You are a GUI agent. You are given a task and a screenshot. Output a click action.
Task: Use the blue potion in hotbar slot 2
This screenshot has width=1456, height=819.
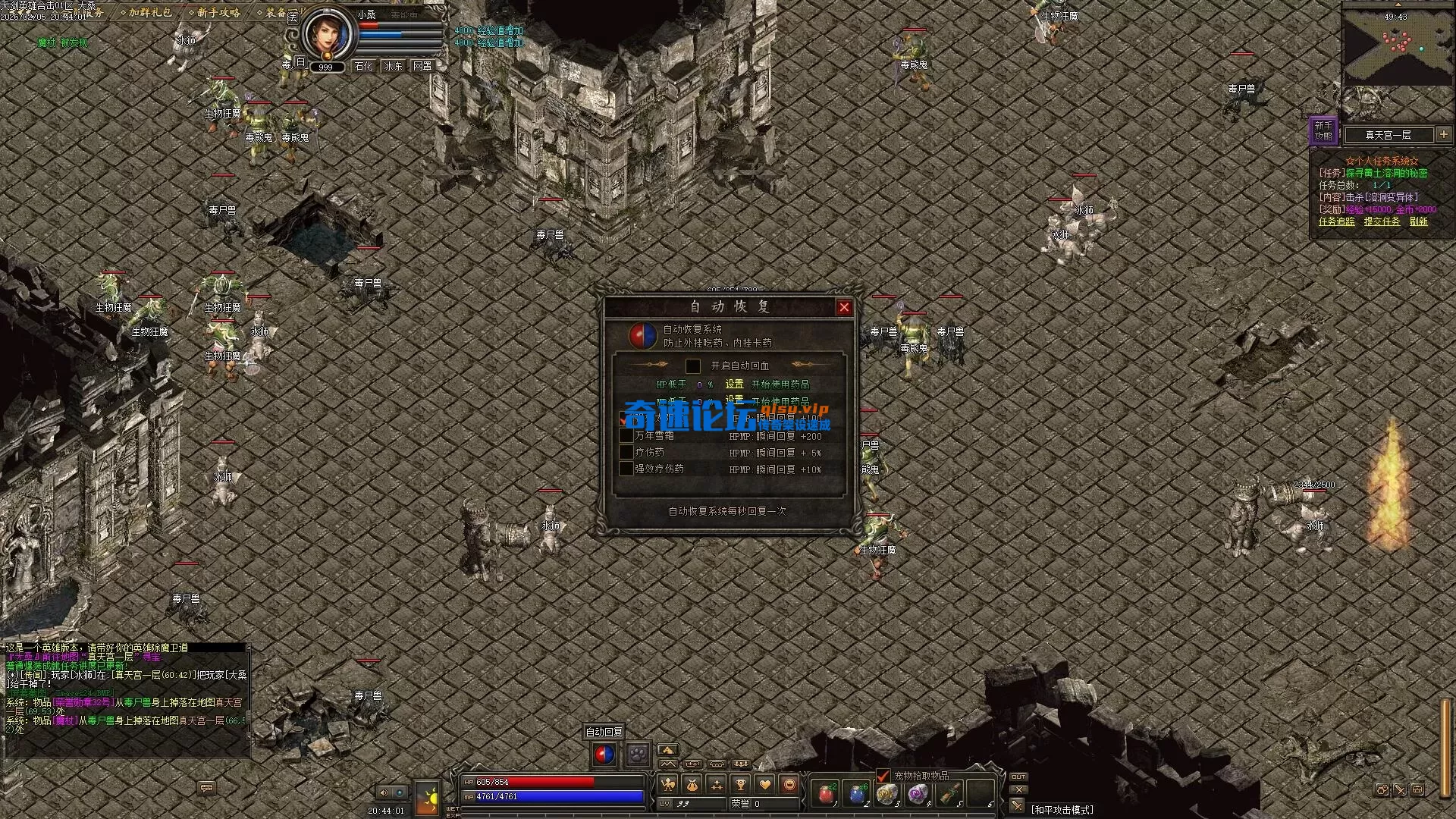coord(856,794)
